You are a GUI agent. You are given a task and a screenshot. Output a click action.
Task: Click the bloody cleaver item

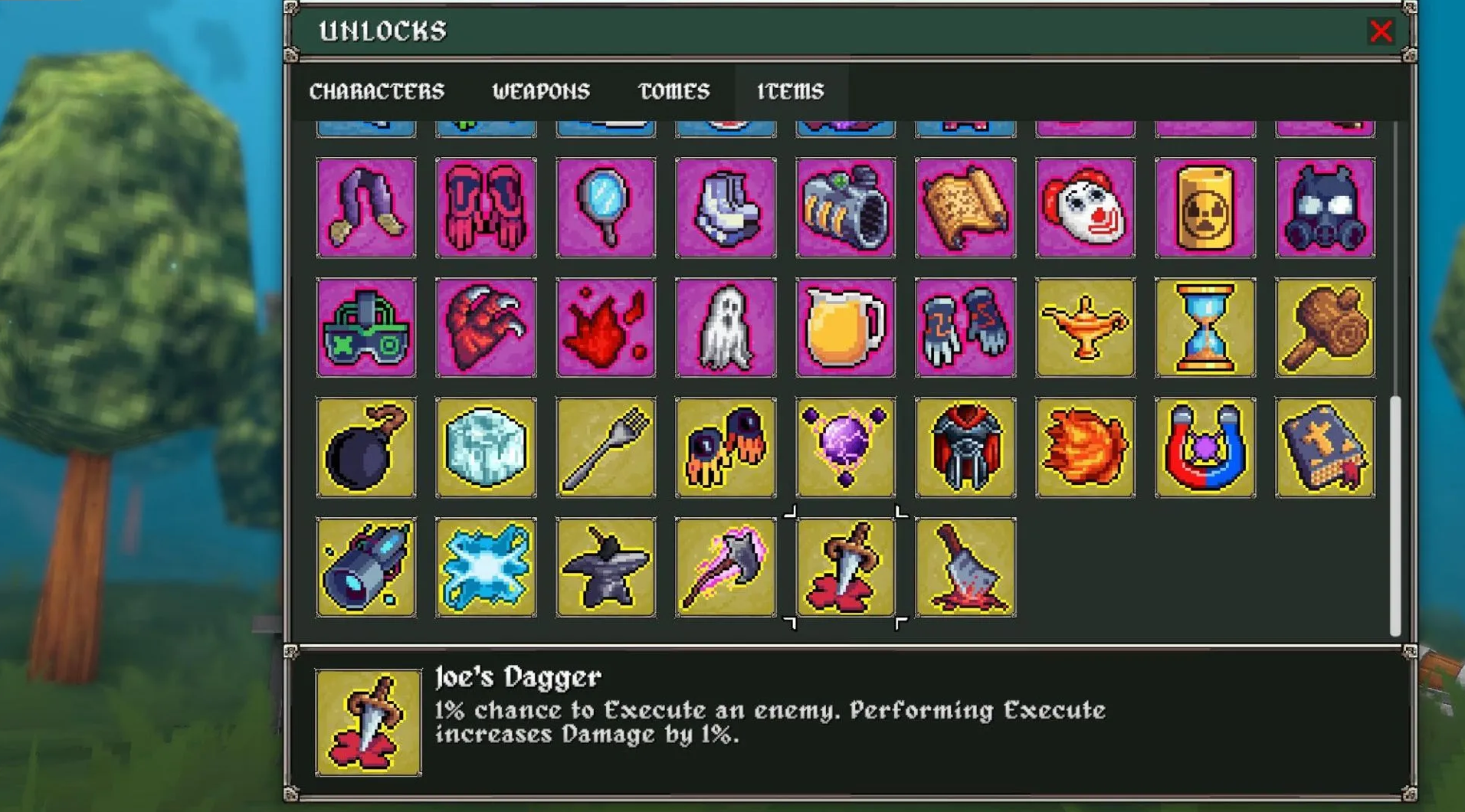click(x=965, y=567)
